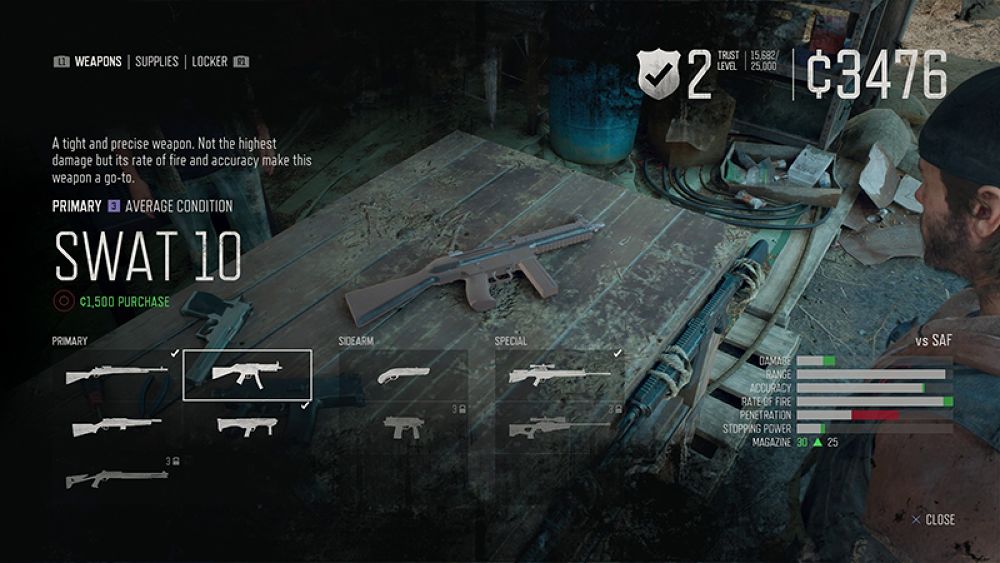Viewport: 1000px width, 563px height.
Task: Pick the equipped scoped sniper rifle under Special
Action: click(560, 375)
